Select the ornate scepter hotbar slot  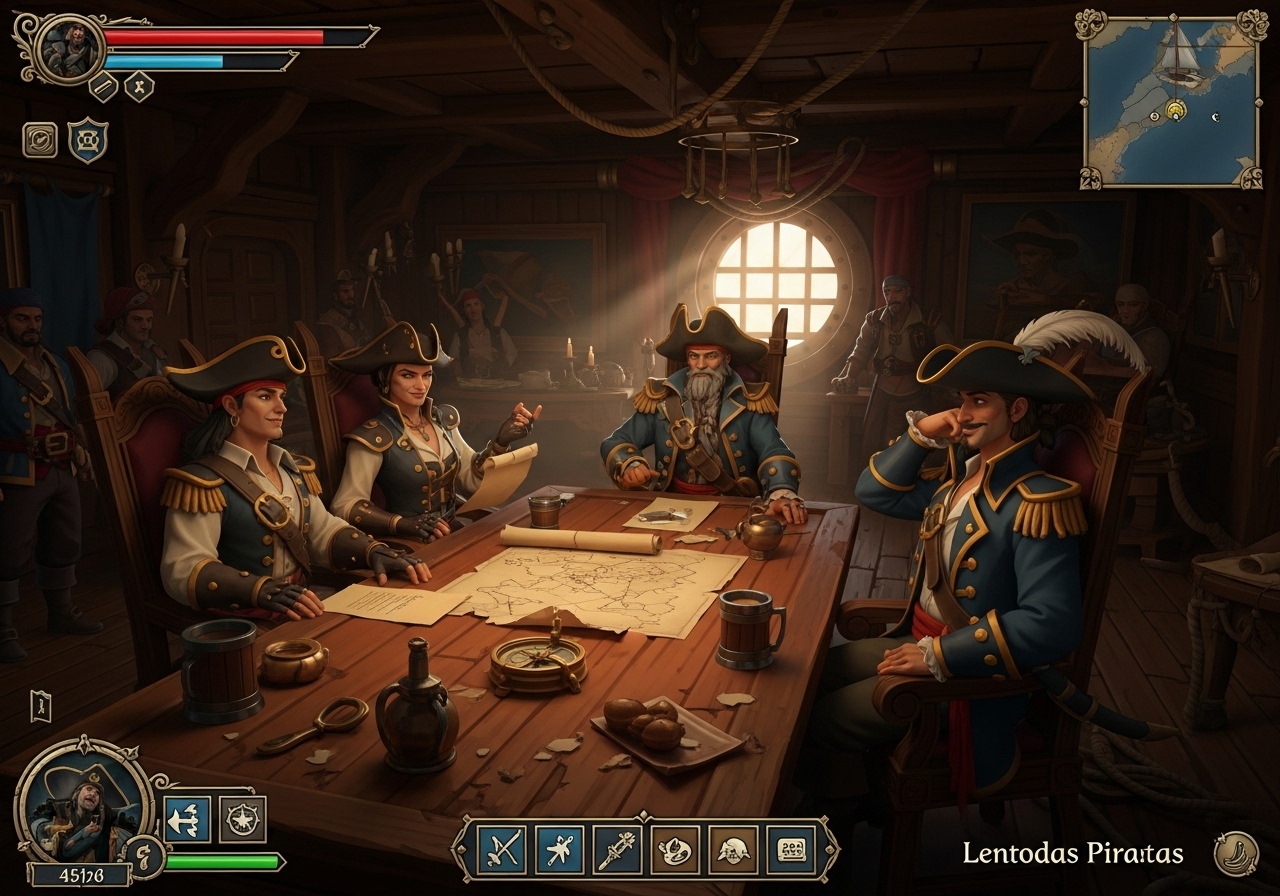pyautogui.click(x=618, y=849)
